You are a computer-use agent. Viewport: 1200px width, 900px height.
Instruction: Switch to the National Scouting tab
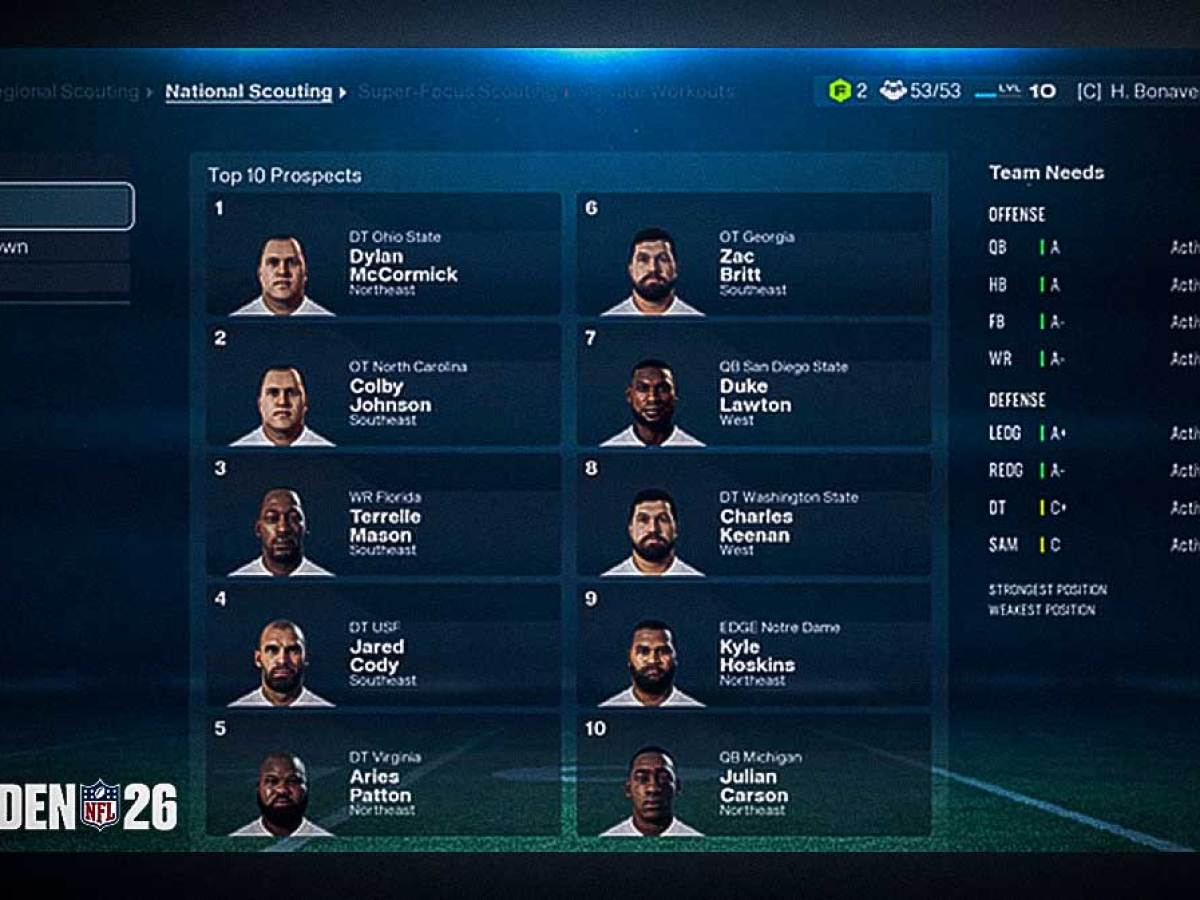click(x=248, y=92)
